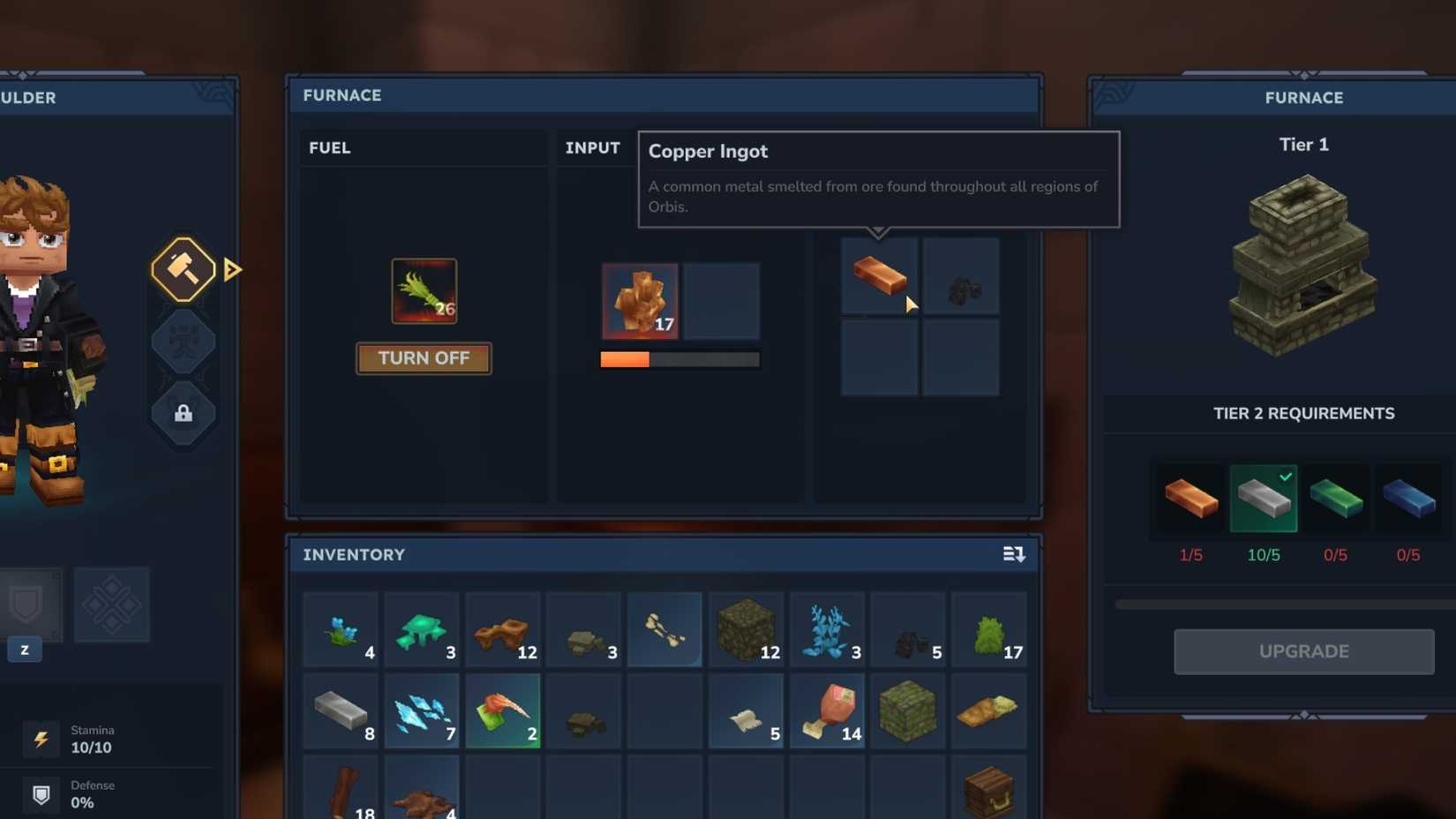The height and width of the screenshot is (819, 1456).
Task: Click the kindling stack in fuel slot
Action: [424, 289]
